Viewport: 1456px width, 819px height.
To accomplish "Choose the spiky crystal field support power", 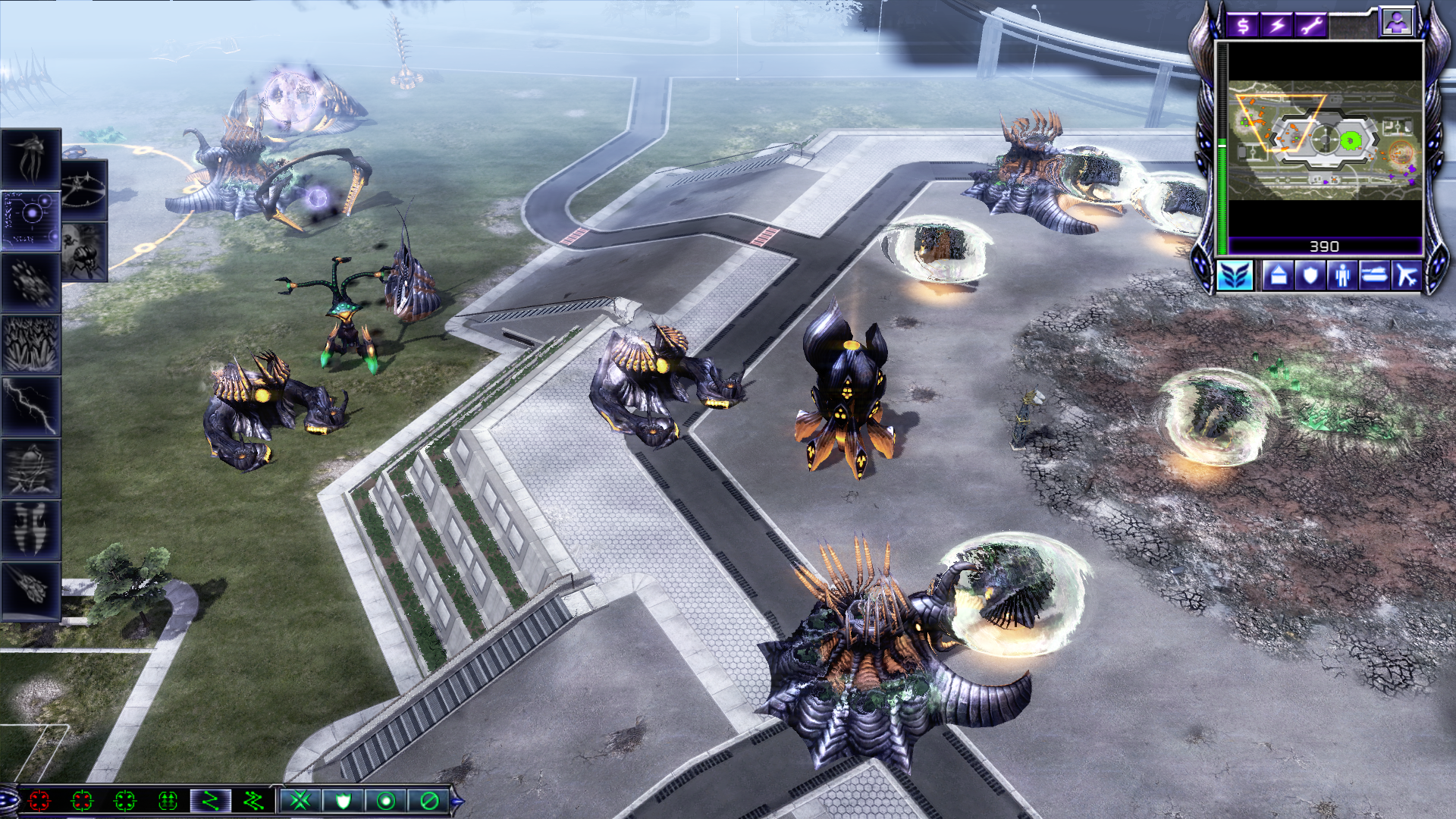I will point(30,344).
